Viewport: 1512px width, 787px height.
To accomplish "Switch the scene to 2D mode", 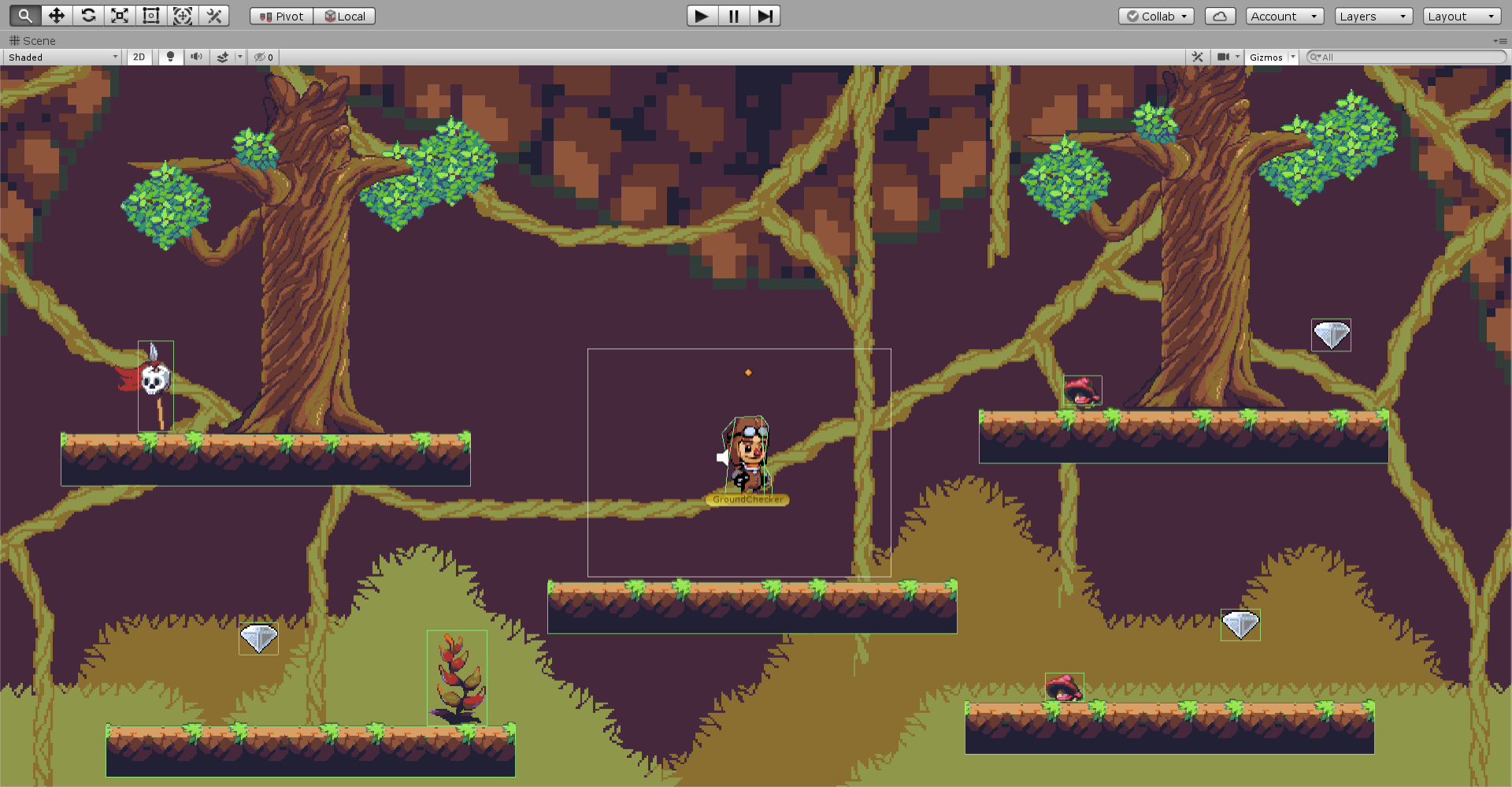I will 139,57.
